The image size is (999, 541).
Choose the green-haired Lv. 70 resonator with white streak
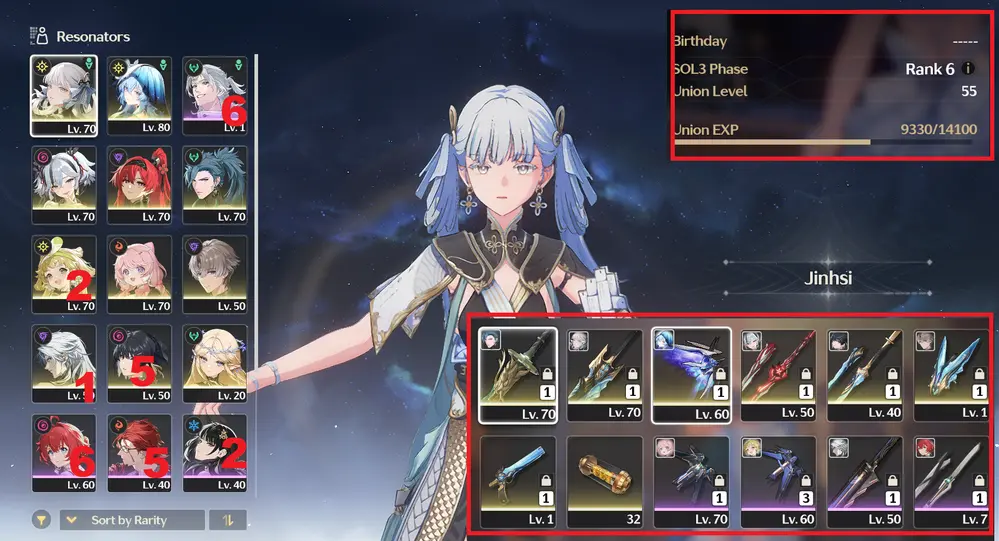[214, 185]
